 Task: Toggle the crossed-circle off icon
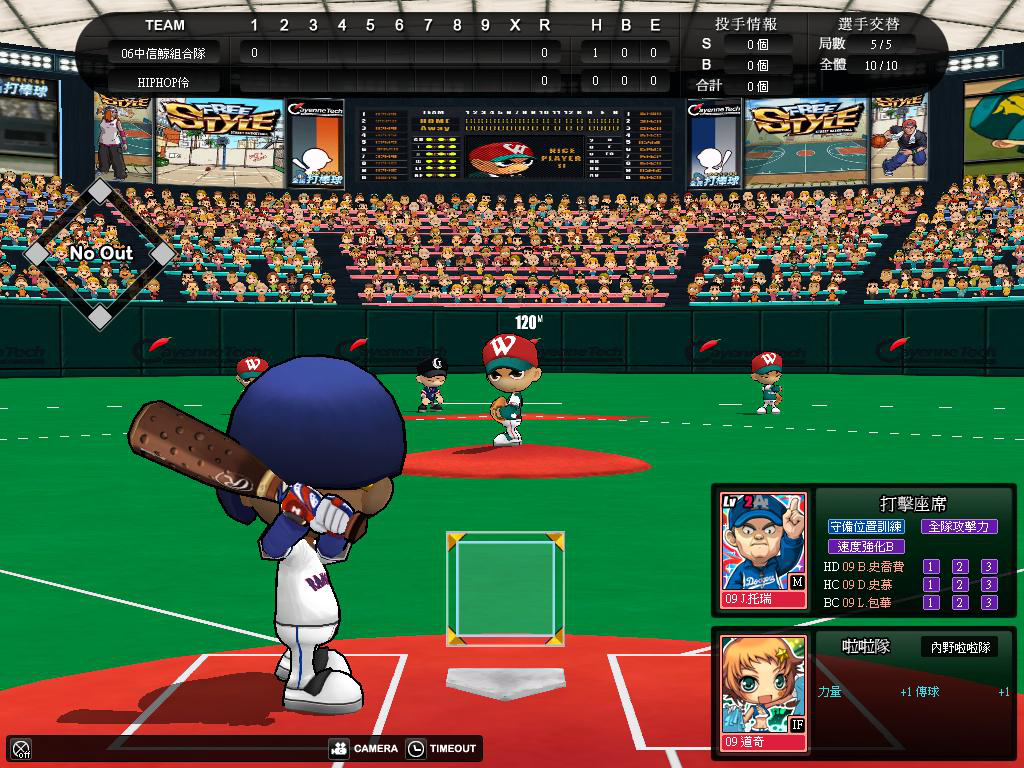pyautogui.click(x=21, y=748)
